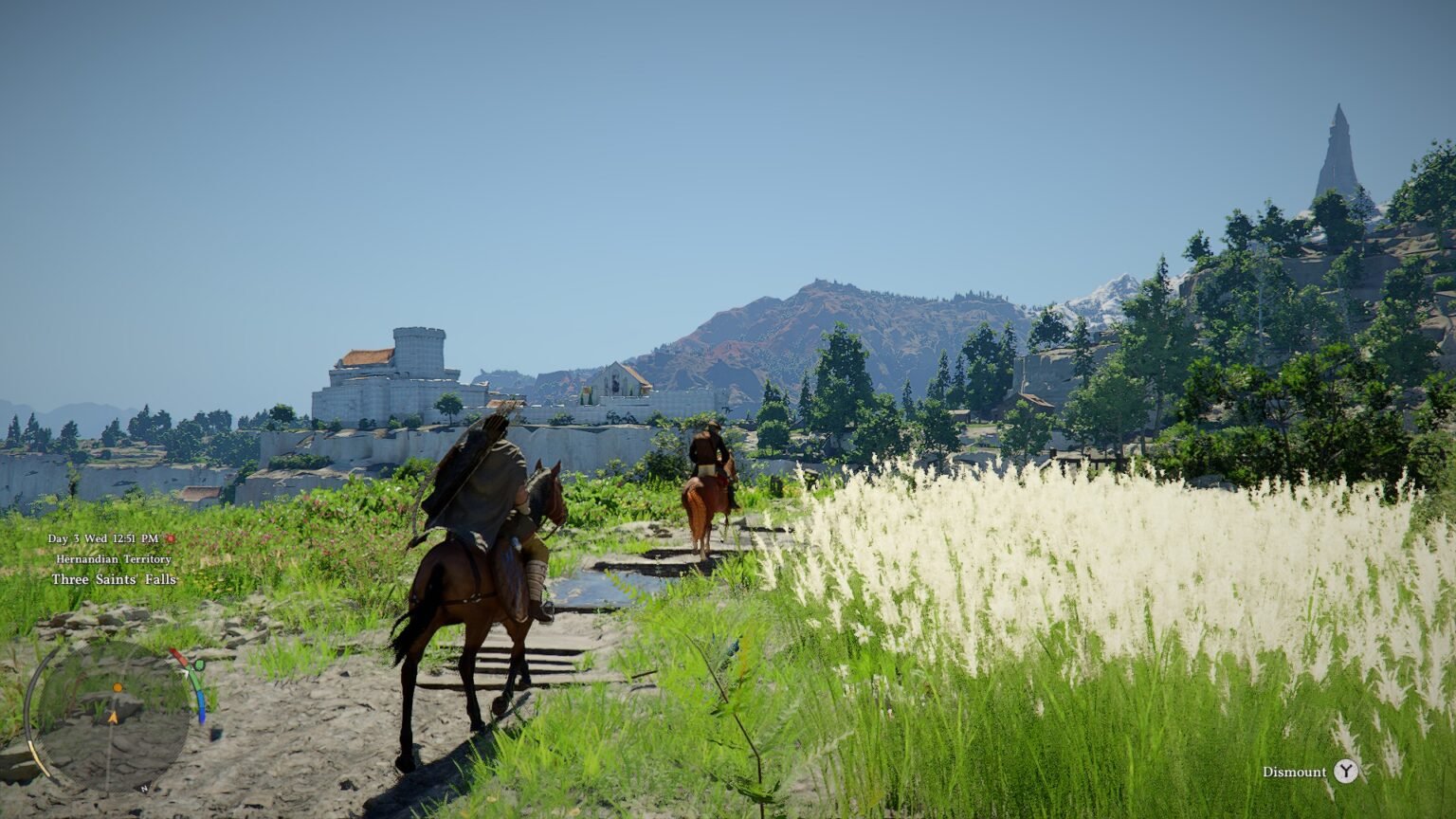Click the green segment of the curved gauge

(x=195, y=681)
